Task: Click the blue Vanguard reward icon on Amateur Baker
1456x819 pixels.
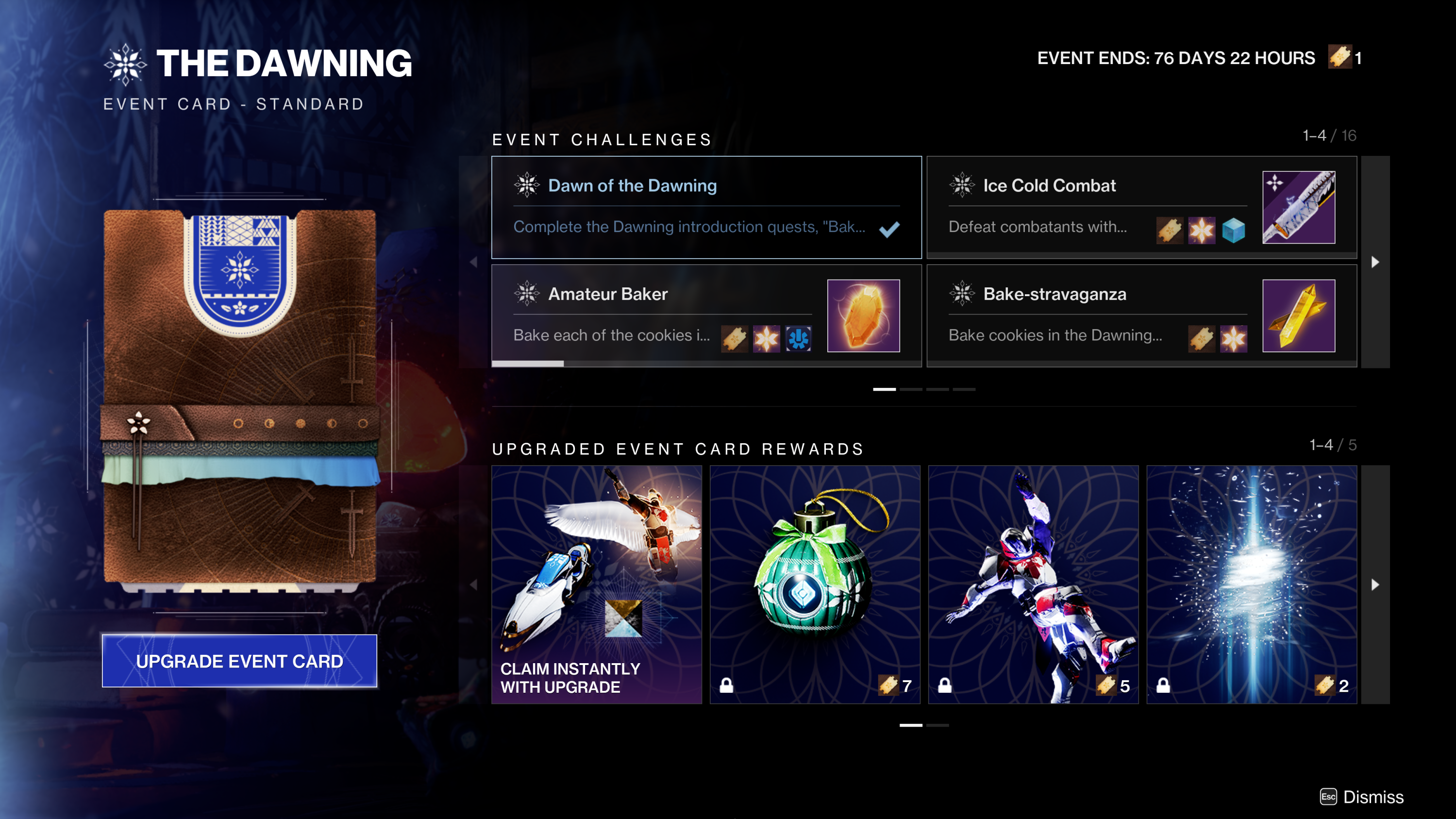Action: click(799, 339)
